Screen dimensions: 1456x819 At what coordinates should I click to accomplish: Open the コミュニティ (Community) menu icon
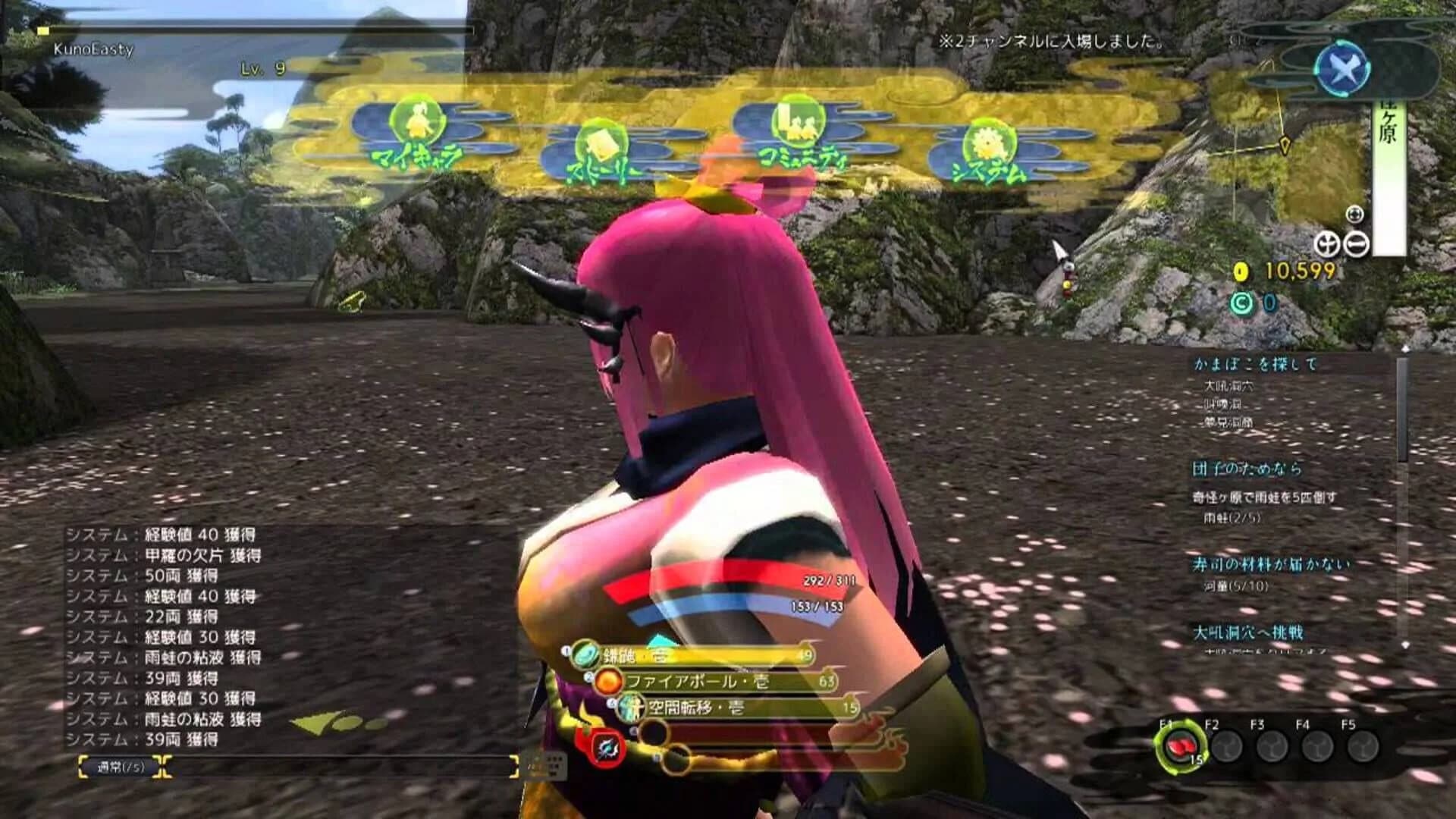pyautogui.click(x=798, y=125)
